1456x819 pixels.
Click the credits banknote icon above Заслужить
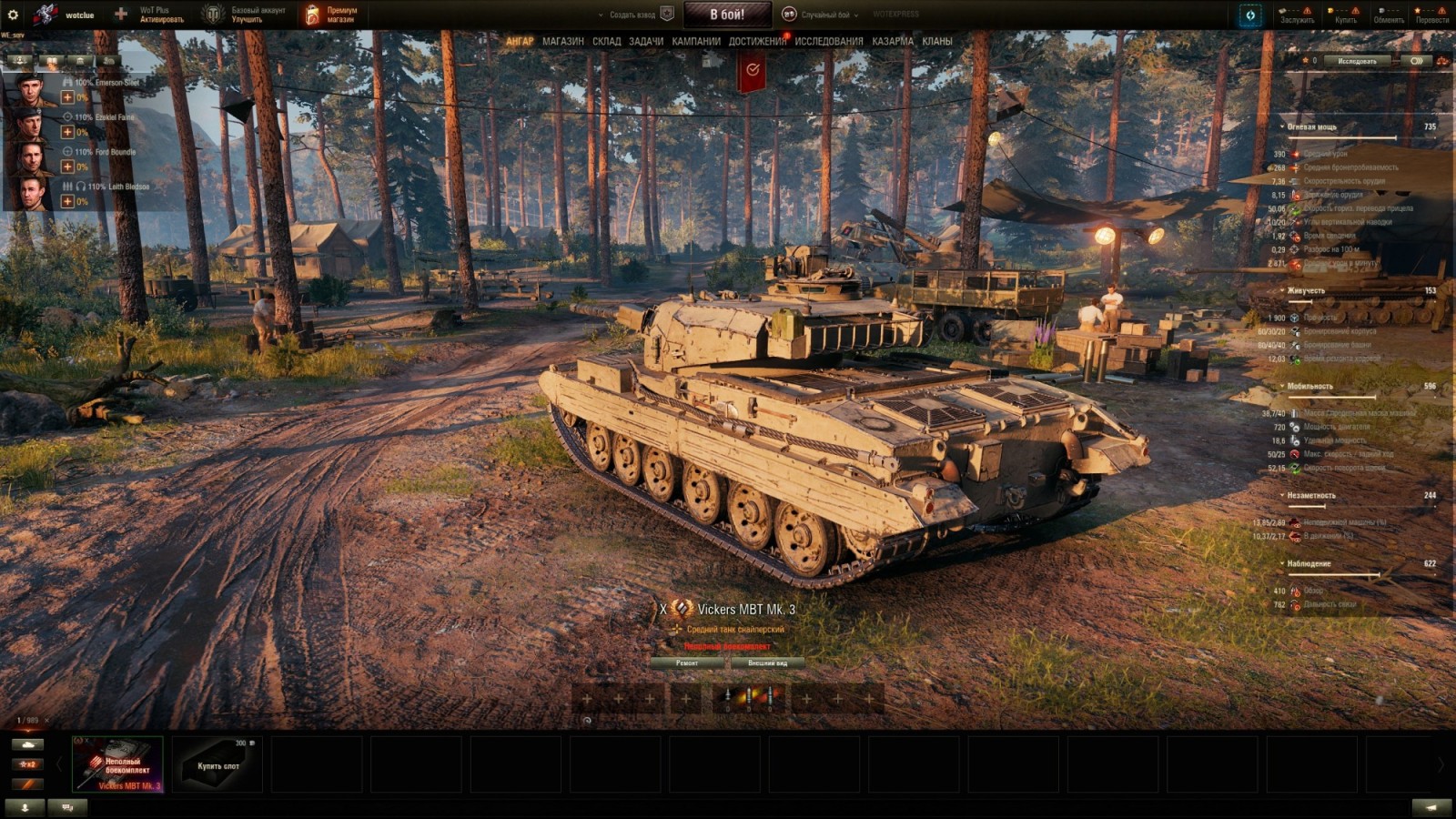point(1280,10)
